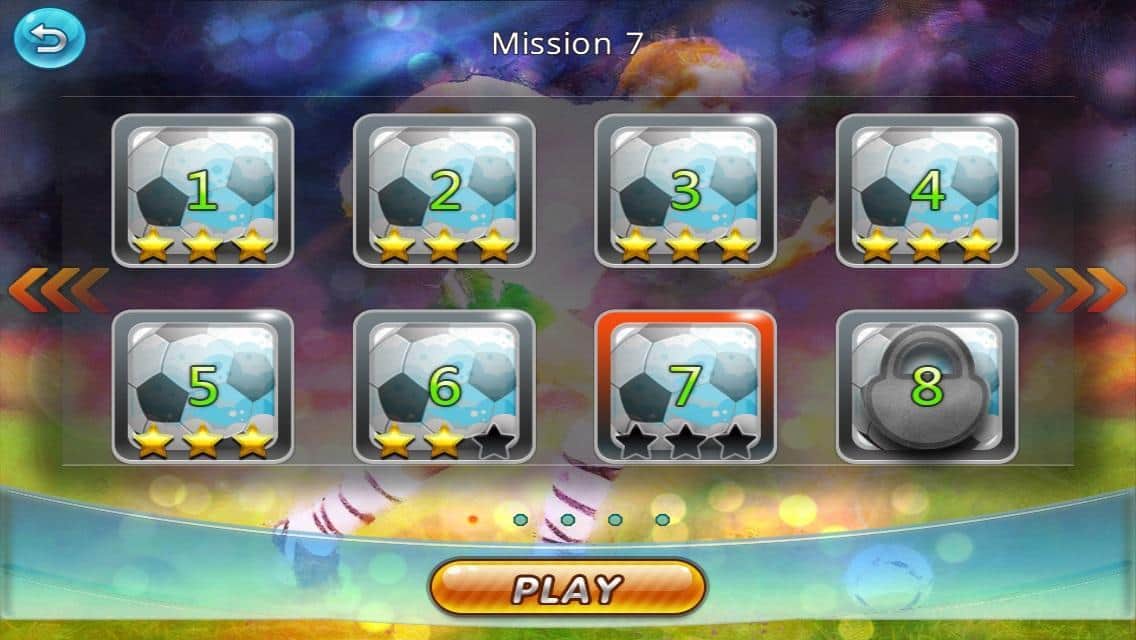Select mission 5 level tile
Screen dimensions: 1136x640
[x=202, y=387]
